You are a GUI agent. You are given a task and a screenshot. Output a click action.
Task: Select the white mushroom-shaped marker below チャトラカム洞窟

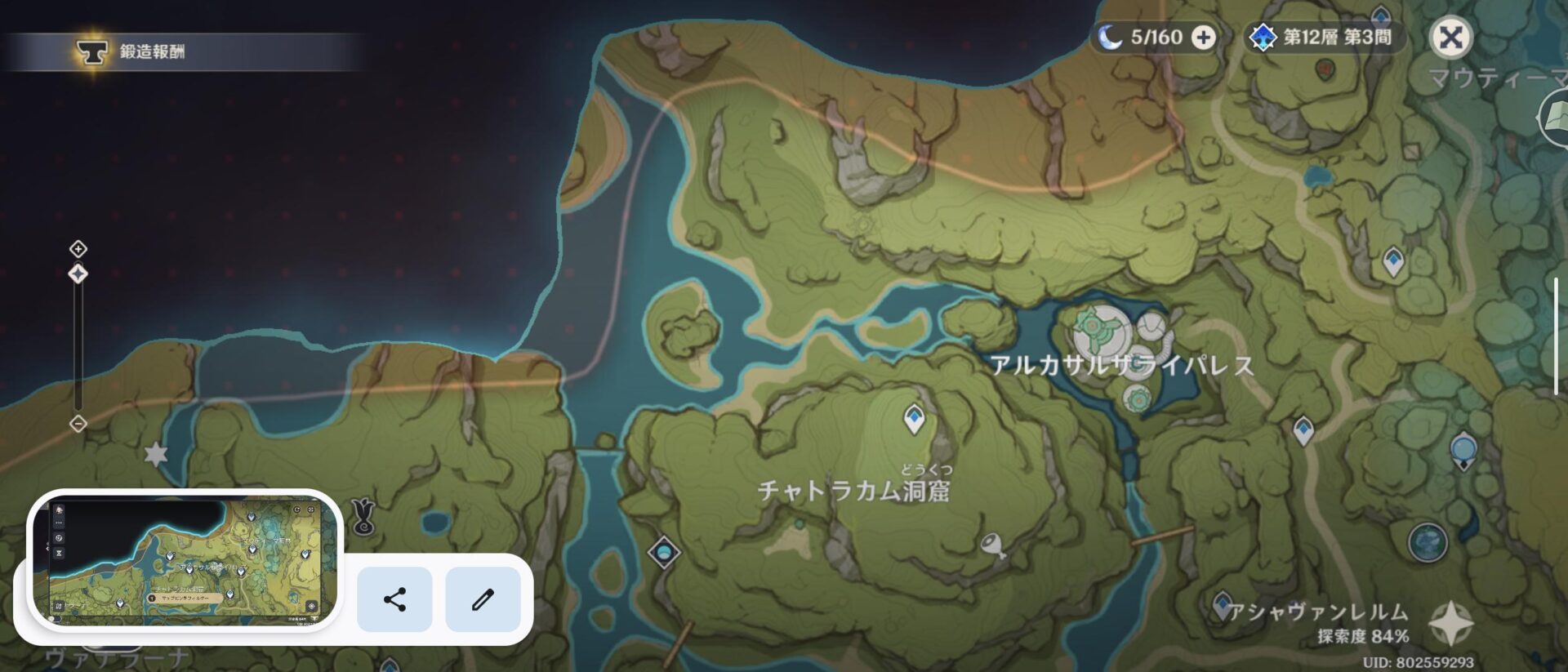pyautogui.click(x=993, y=545)
